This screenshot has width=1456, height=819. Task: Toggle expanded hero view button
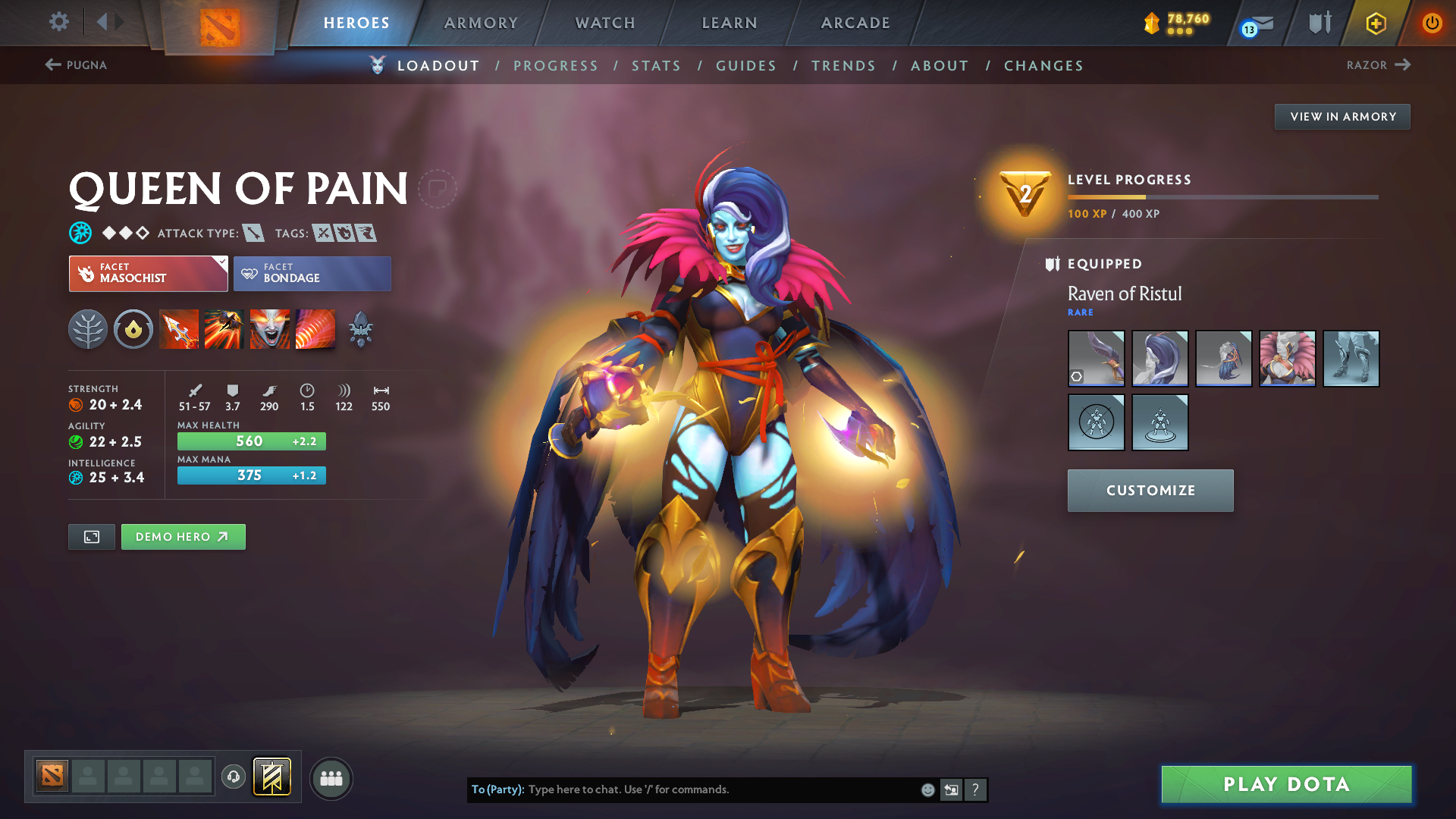(x=91, y=536)
